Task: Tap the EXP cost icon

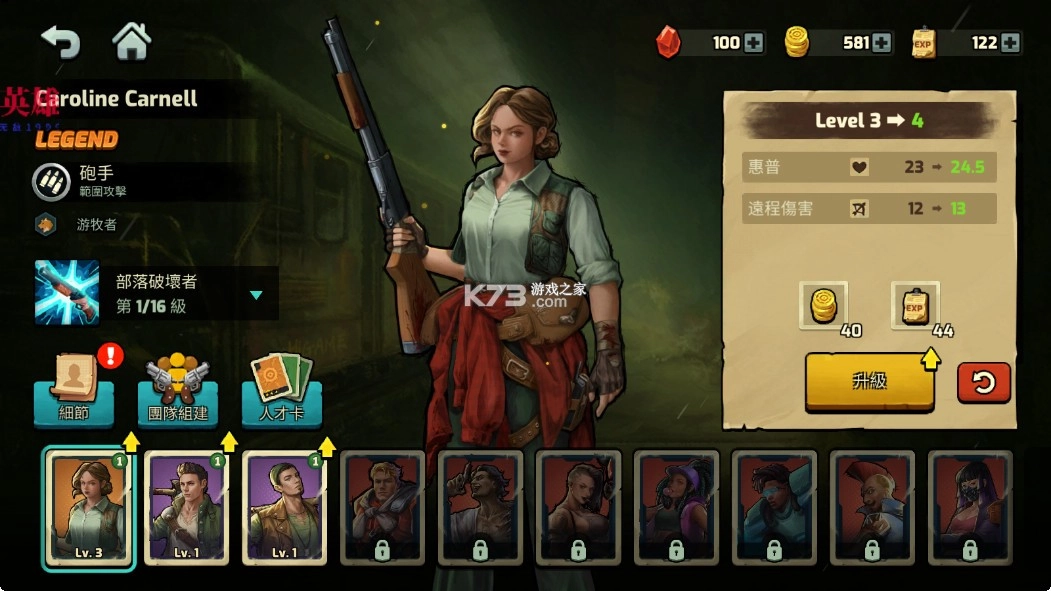Action: point(914,305)
